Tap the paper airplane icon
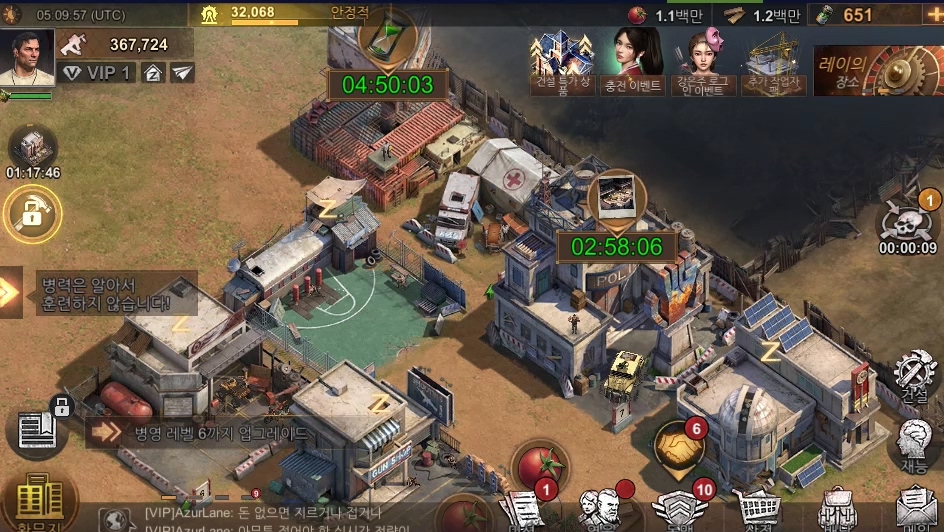The width and height of the screenshot is (944, 532). (182, 72)
